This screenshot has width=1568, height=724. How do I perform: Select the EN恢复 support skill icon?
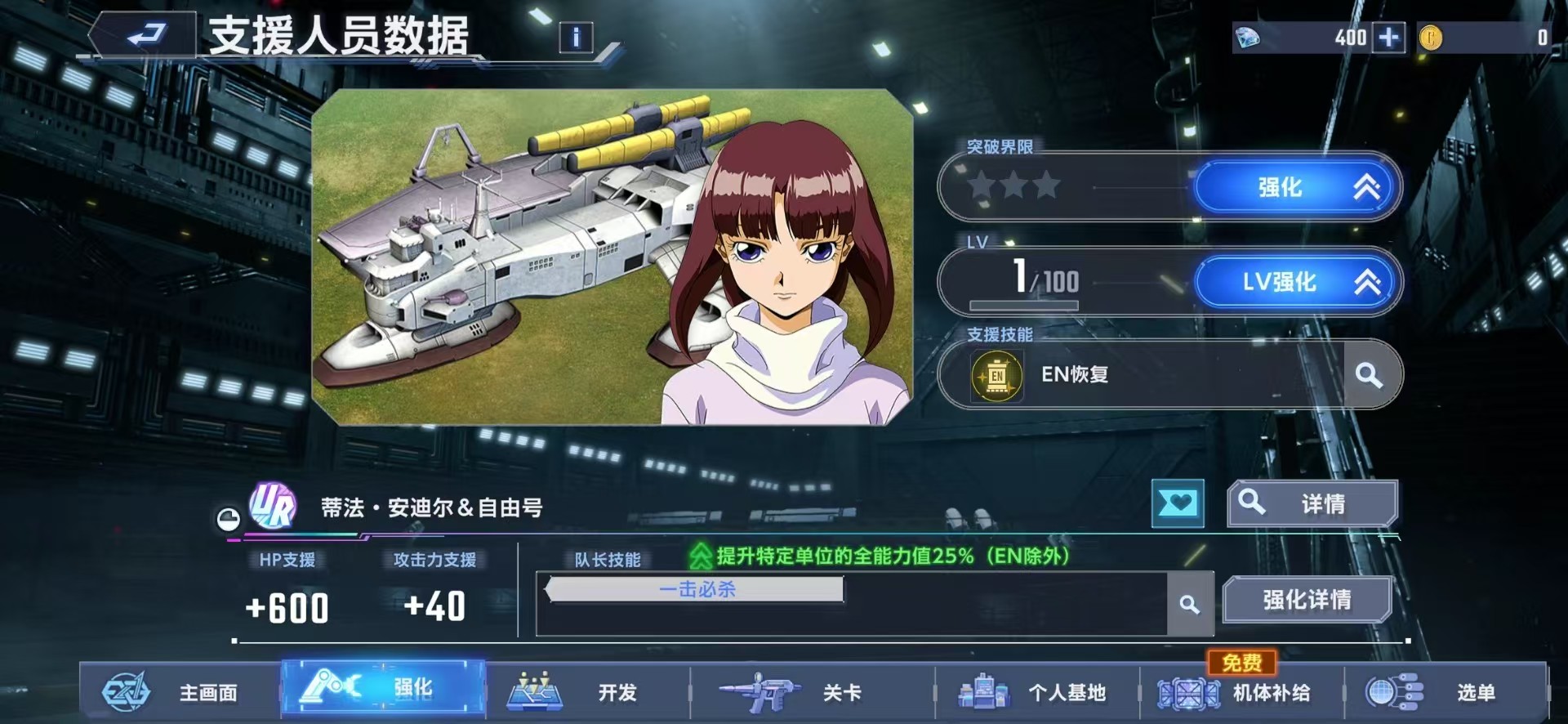click(x=996, y=375)
